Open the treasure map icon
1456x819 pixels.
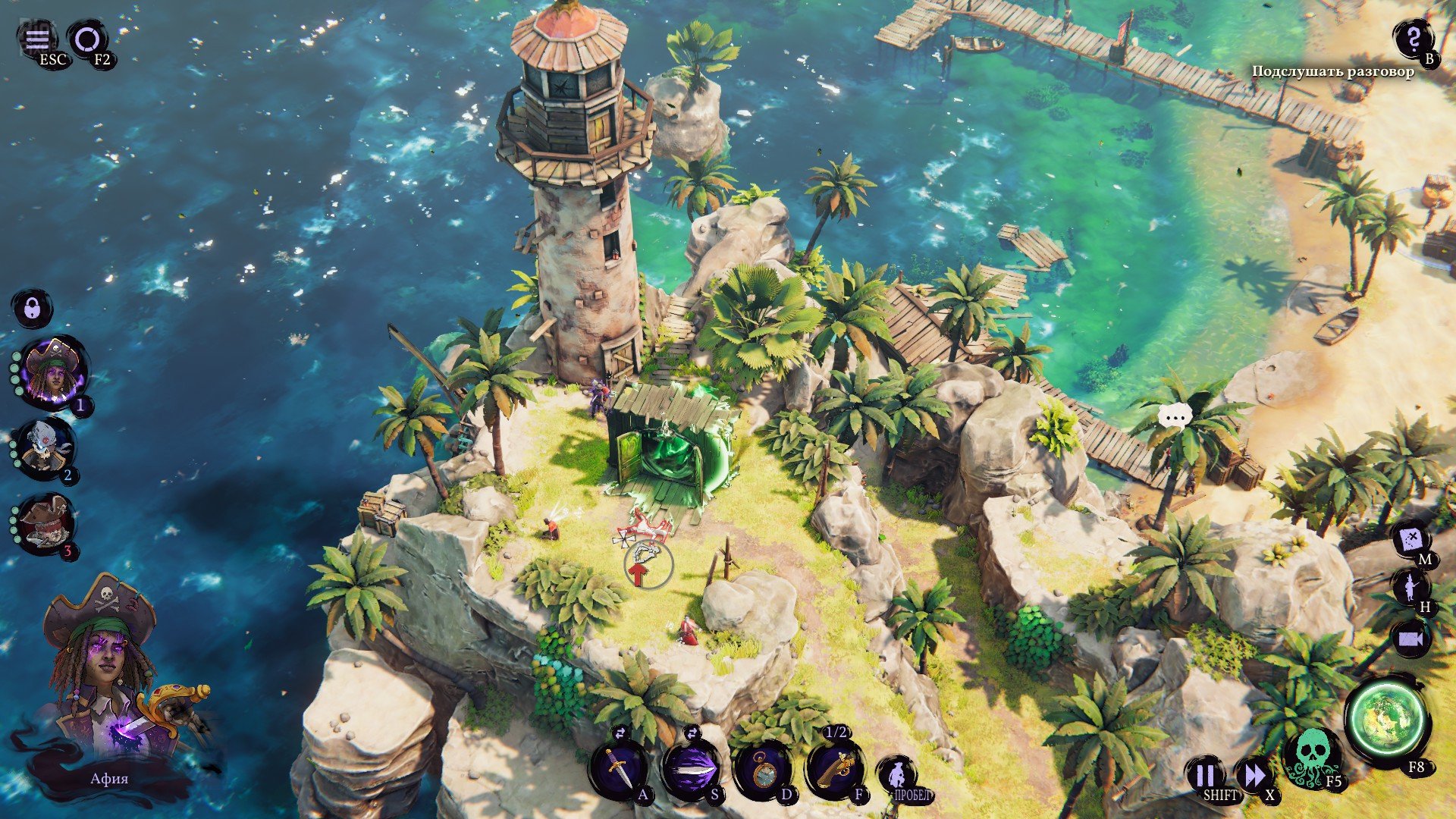tap(1412, 540)
